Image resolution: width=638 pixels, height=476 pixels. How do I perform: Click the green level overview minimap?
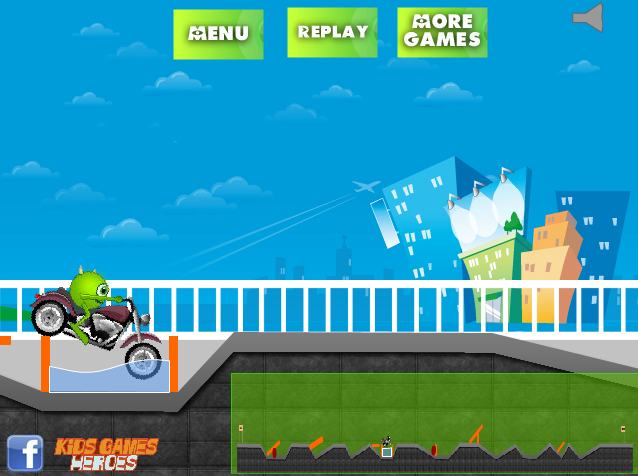(434, 423)
